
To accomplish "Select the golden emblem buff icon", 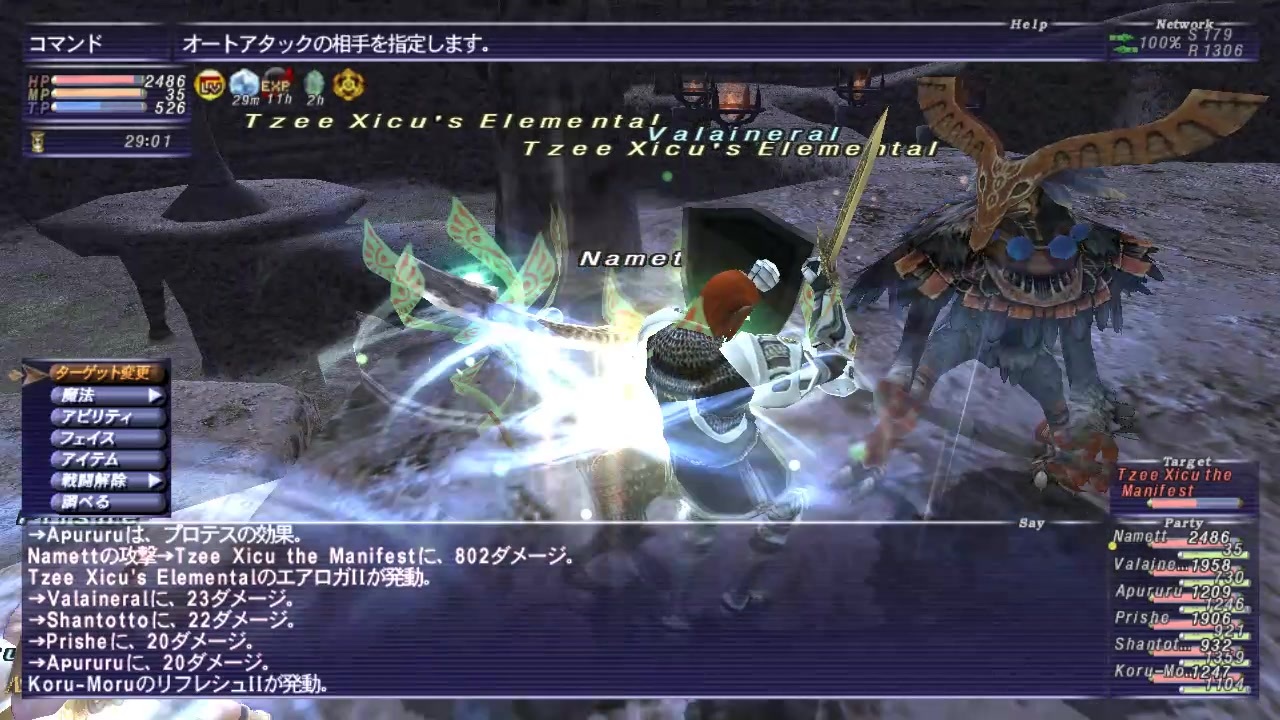I will [348, 84].
